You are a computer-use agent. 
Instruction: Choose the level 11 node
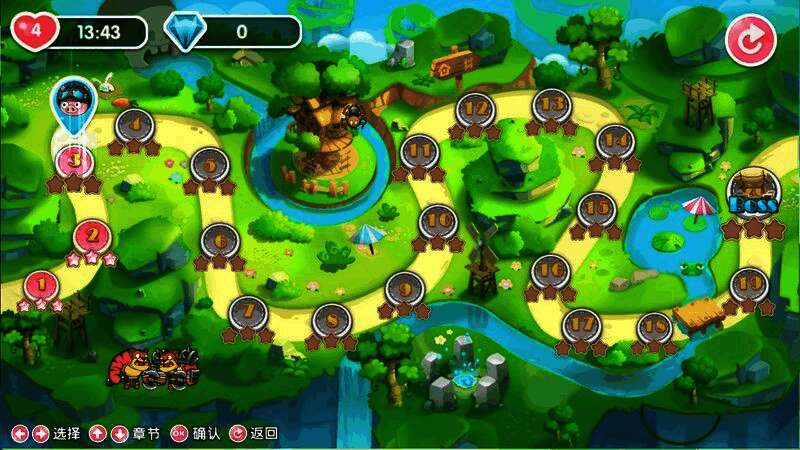[419, 151]
